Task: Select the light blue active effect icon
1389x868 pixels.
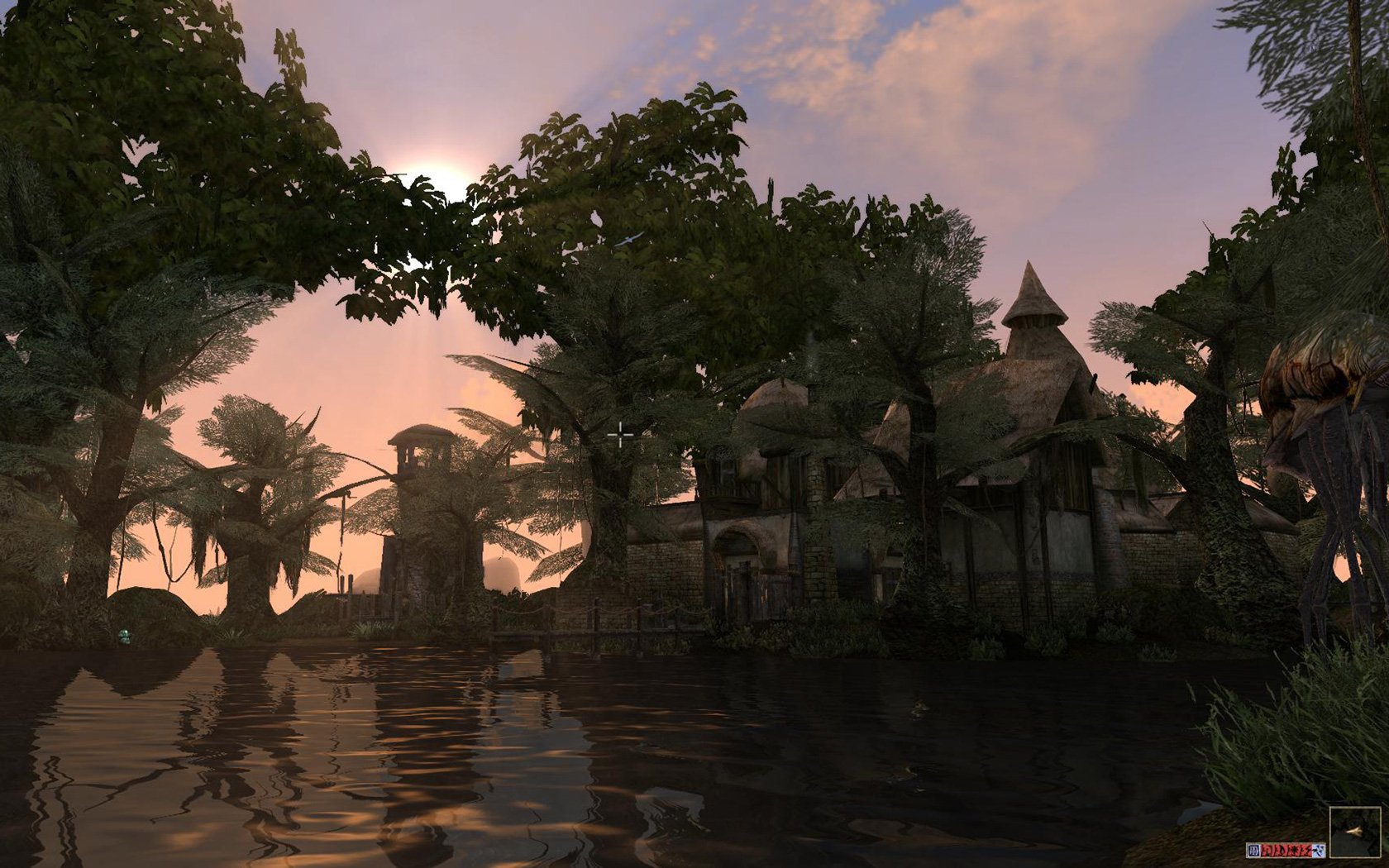Action: 1318,850
